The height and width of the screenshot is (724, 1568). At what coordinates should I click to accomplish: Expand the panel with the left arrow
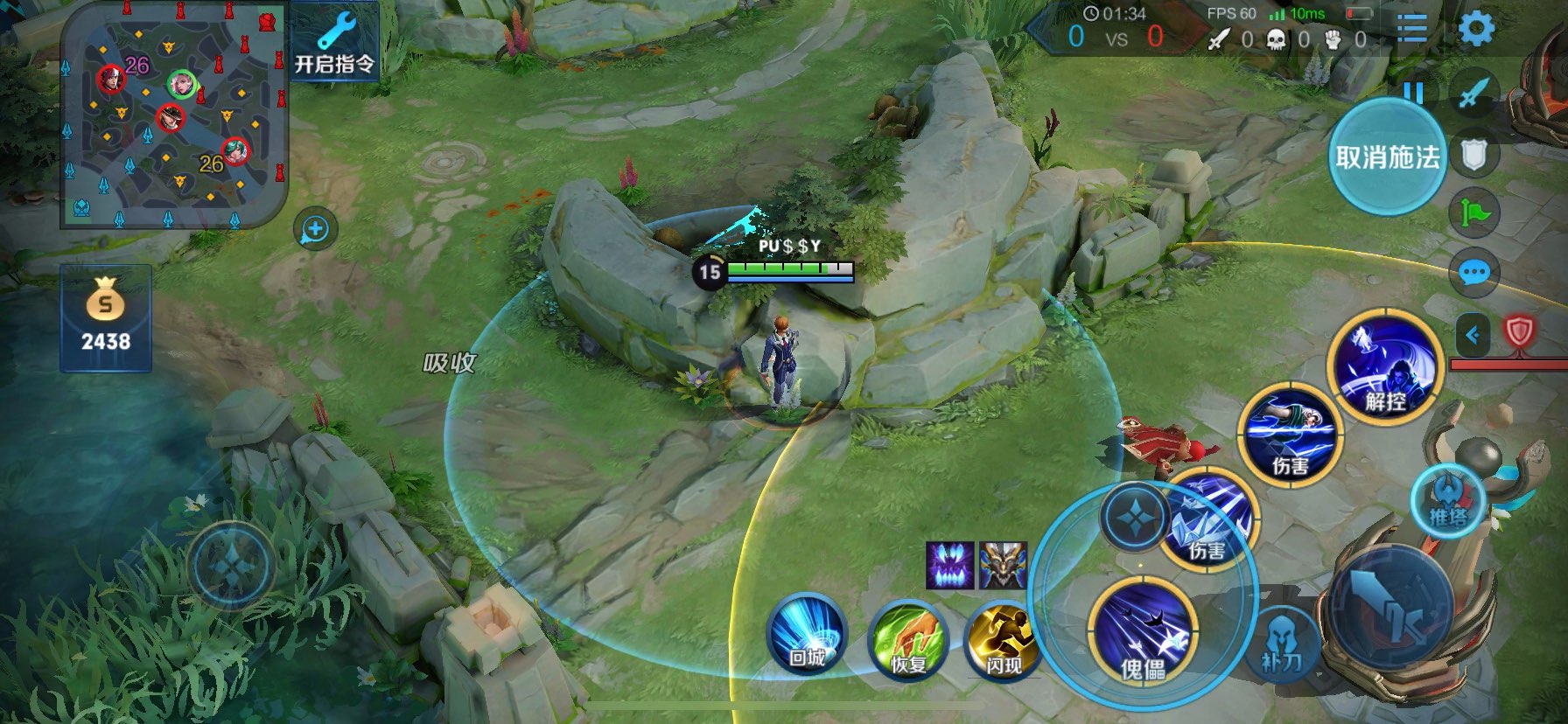pos(1473,334)
